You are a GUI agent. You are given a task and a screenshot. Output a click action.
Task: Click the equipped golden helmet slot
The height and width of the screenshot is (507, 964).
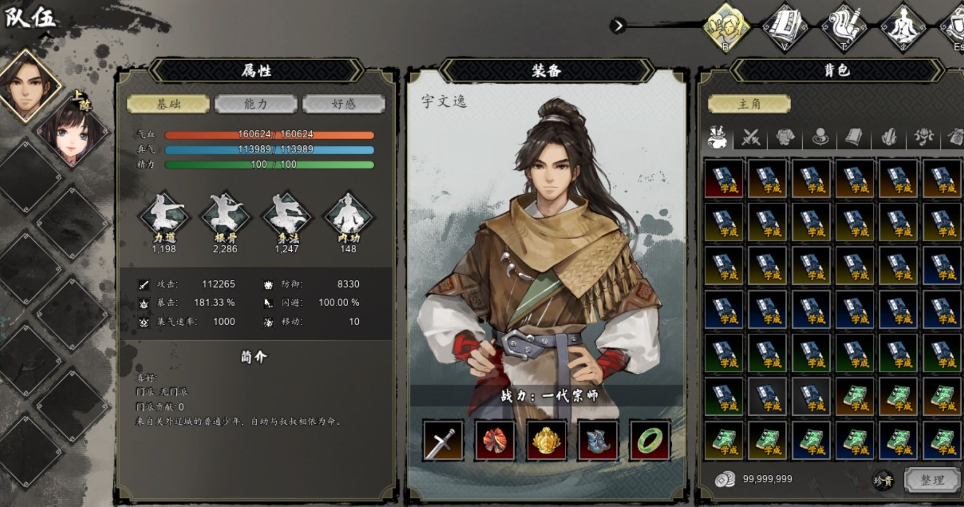[546, 440]
